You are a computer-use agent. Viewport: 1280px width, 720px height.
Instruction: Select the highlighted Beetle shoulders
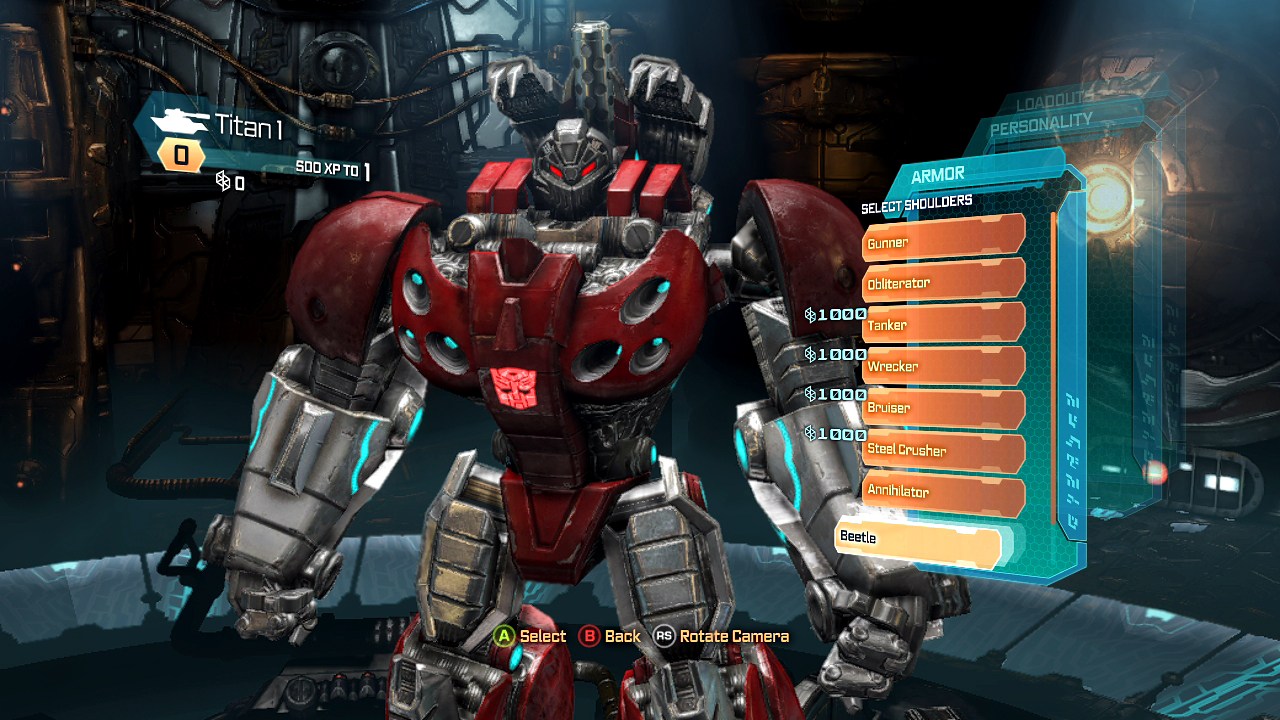pos(917,538)
